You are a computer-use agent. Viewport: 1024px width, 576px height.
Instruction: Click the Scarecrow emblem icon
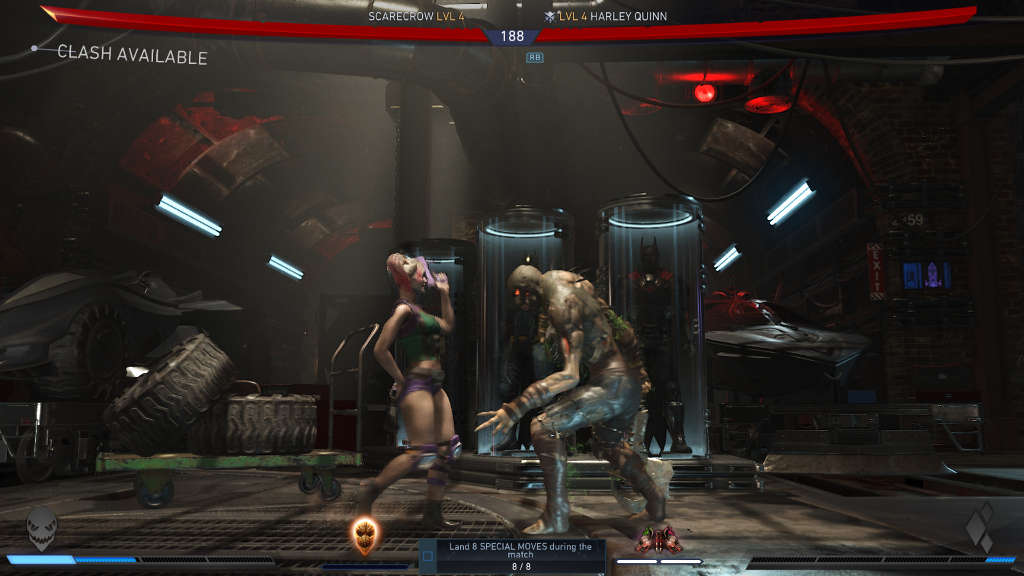42,528
